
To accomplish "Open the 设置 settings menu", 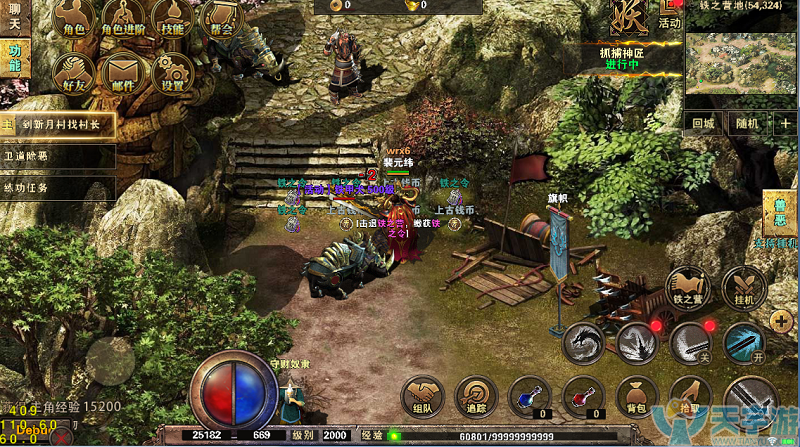I will (x=173, y=72).
